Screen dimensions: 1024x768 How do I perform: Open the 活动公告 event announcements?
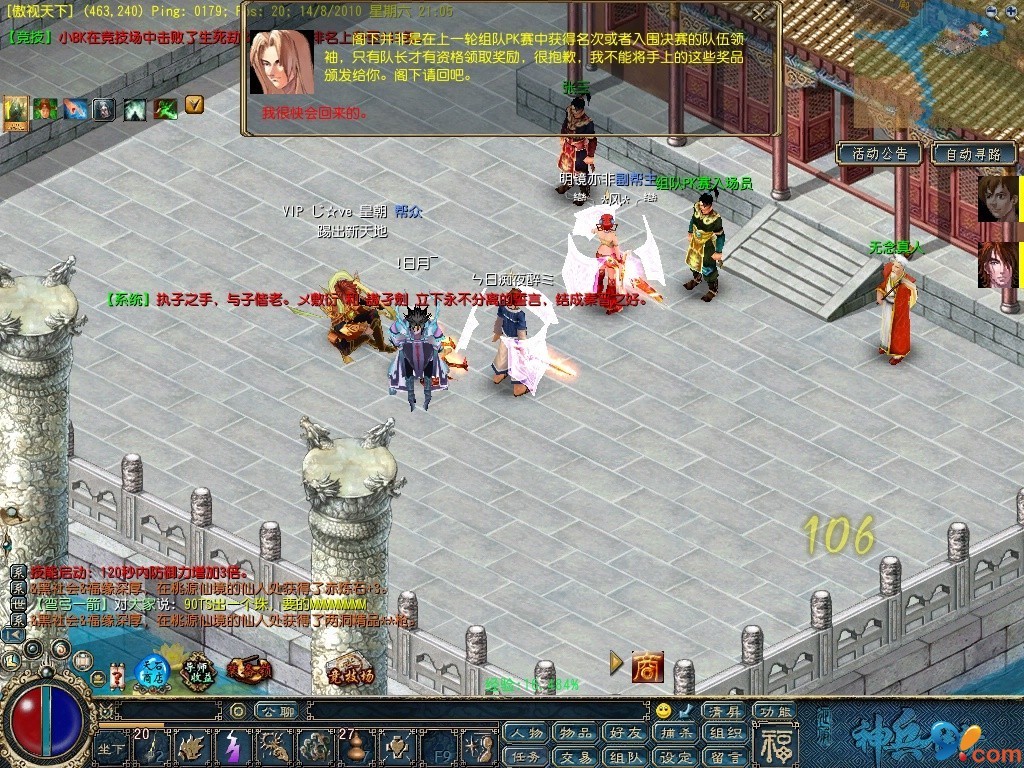pyautogui.click(x=879, y=154)
